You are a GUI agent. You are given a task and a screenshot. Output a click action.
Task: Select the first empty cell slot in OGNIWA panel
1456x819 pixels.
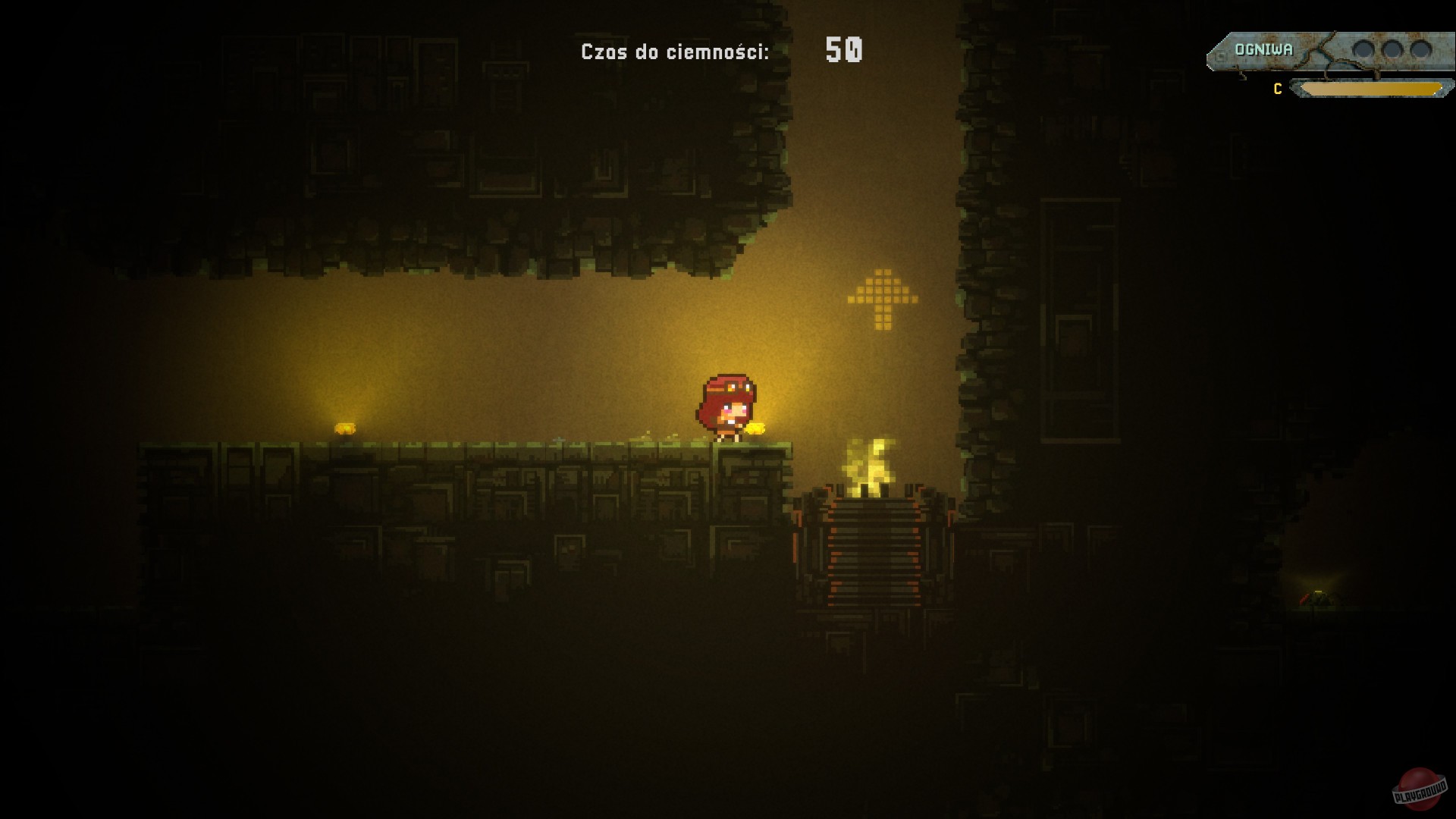1364,49
